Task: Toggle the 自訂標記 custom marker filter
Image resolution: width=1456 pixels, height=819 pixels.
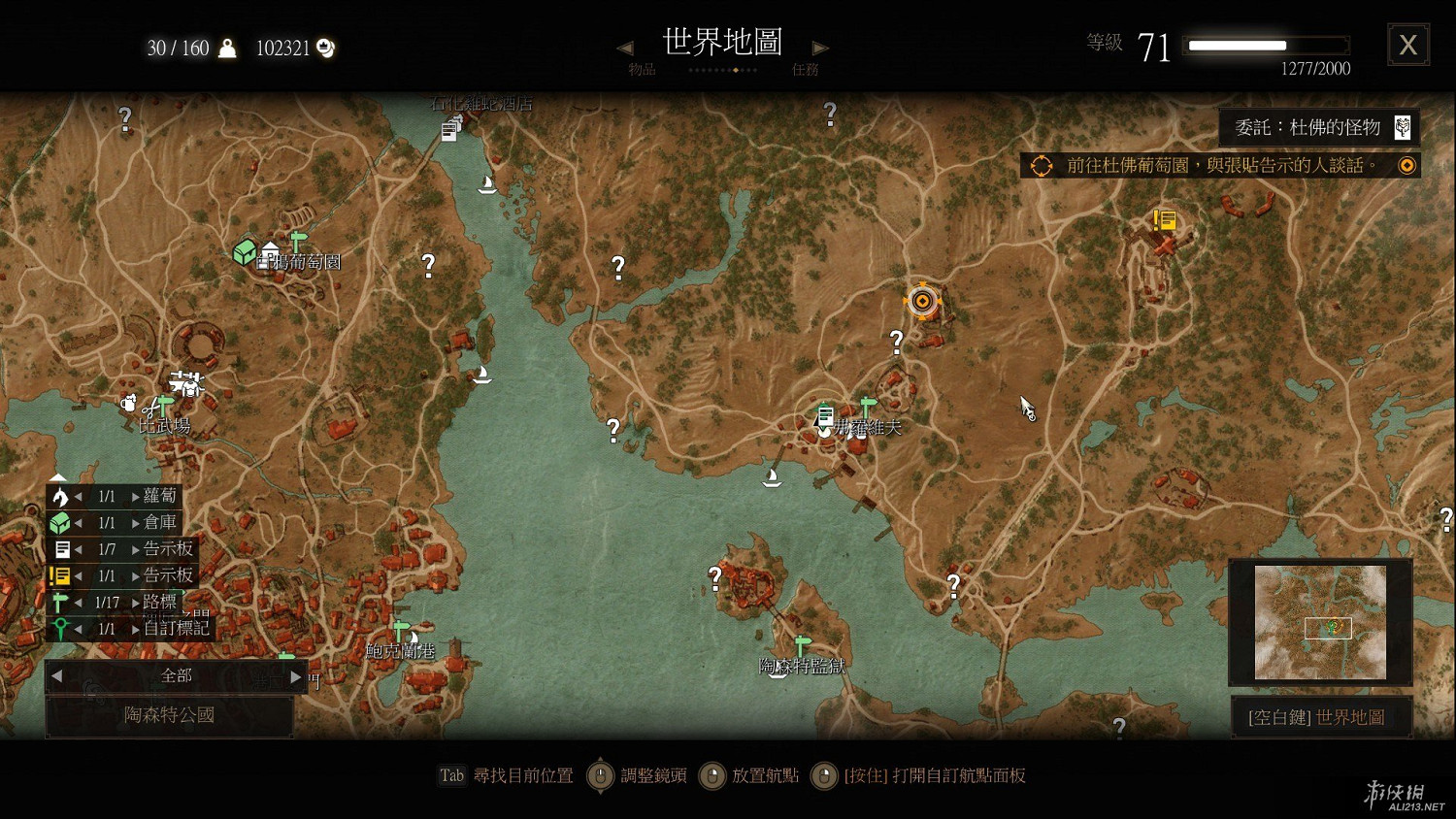Action: (60, 628)
